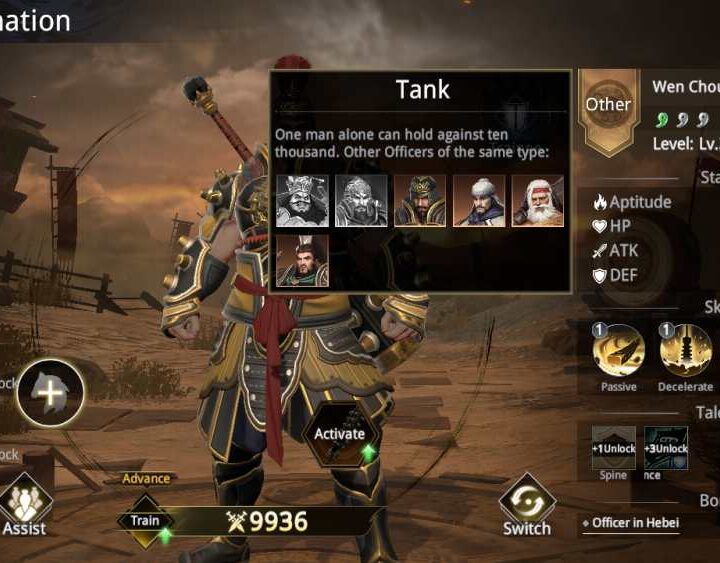720x563 pixels.
Task: Pick the second-row officer portrait
Action: tap(301, 260)
